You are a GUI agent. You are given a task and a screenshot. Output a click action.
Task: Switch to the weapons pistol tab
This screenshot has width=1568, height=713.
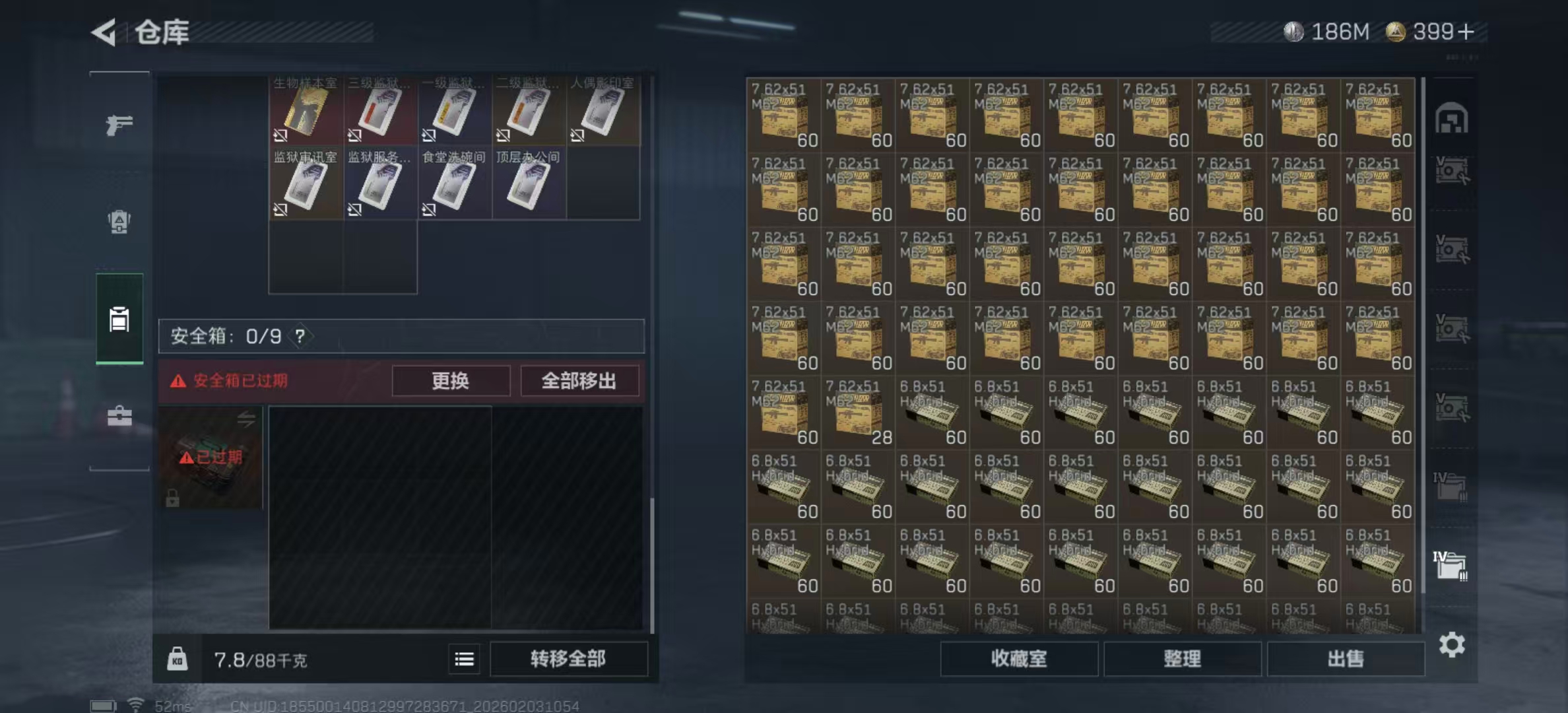coord(119,123)
